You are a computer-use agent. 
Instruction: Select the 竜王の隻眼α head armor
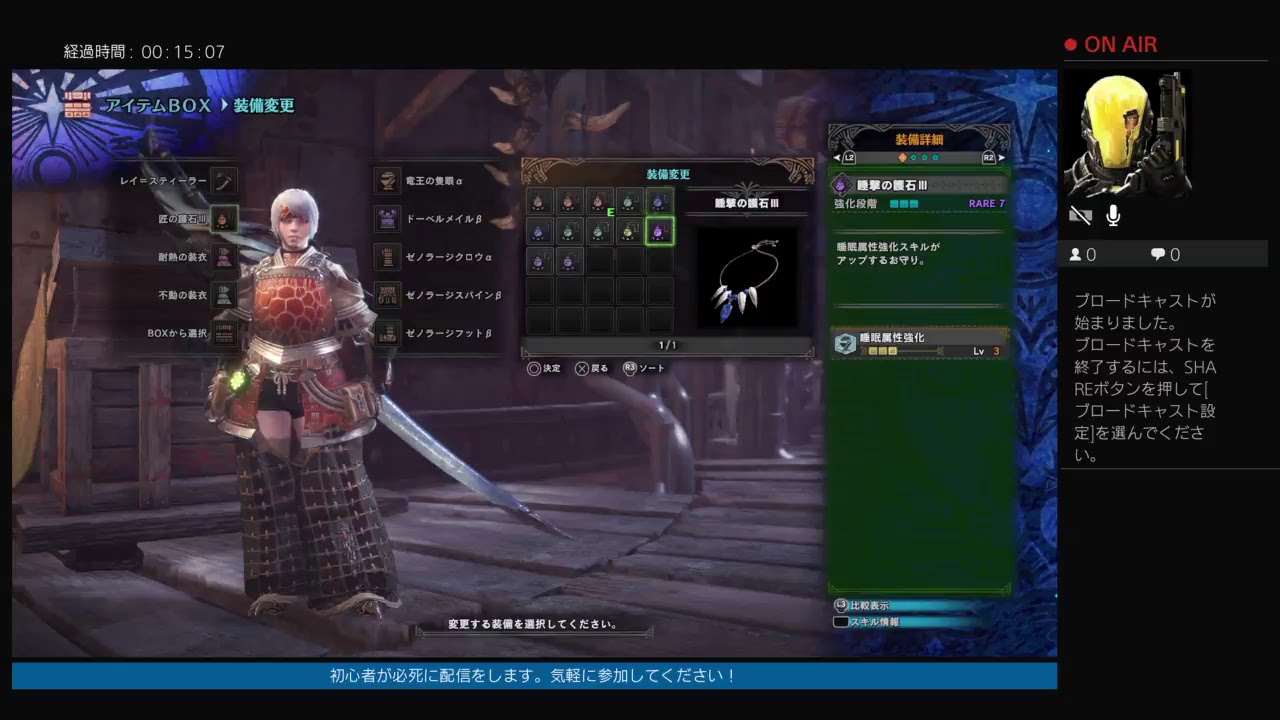(387, 181)
